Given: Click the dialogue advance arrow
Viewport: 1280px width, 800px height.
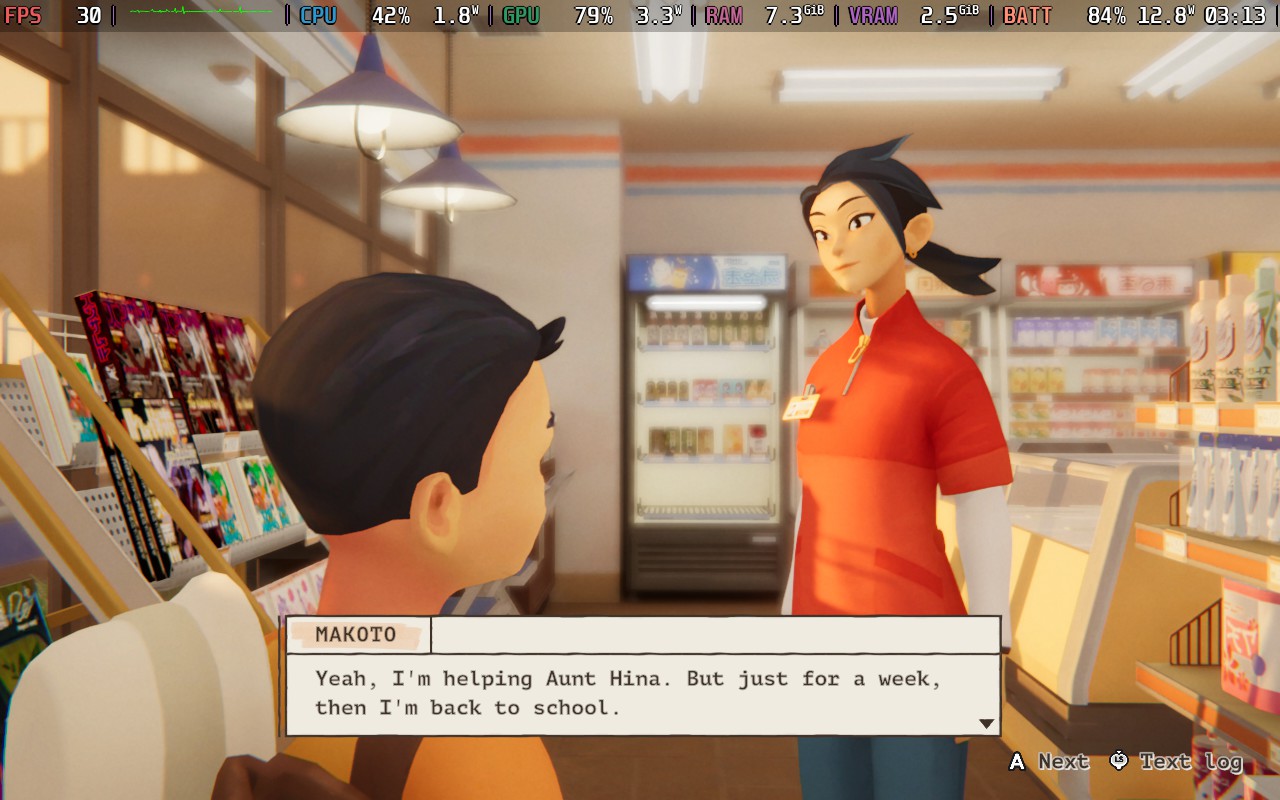Looking at the screenshot, I should [986, 723].
